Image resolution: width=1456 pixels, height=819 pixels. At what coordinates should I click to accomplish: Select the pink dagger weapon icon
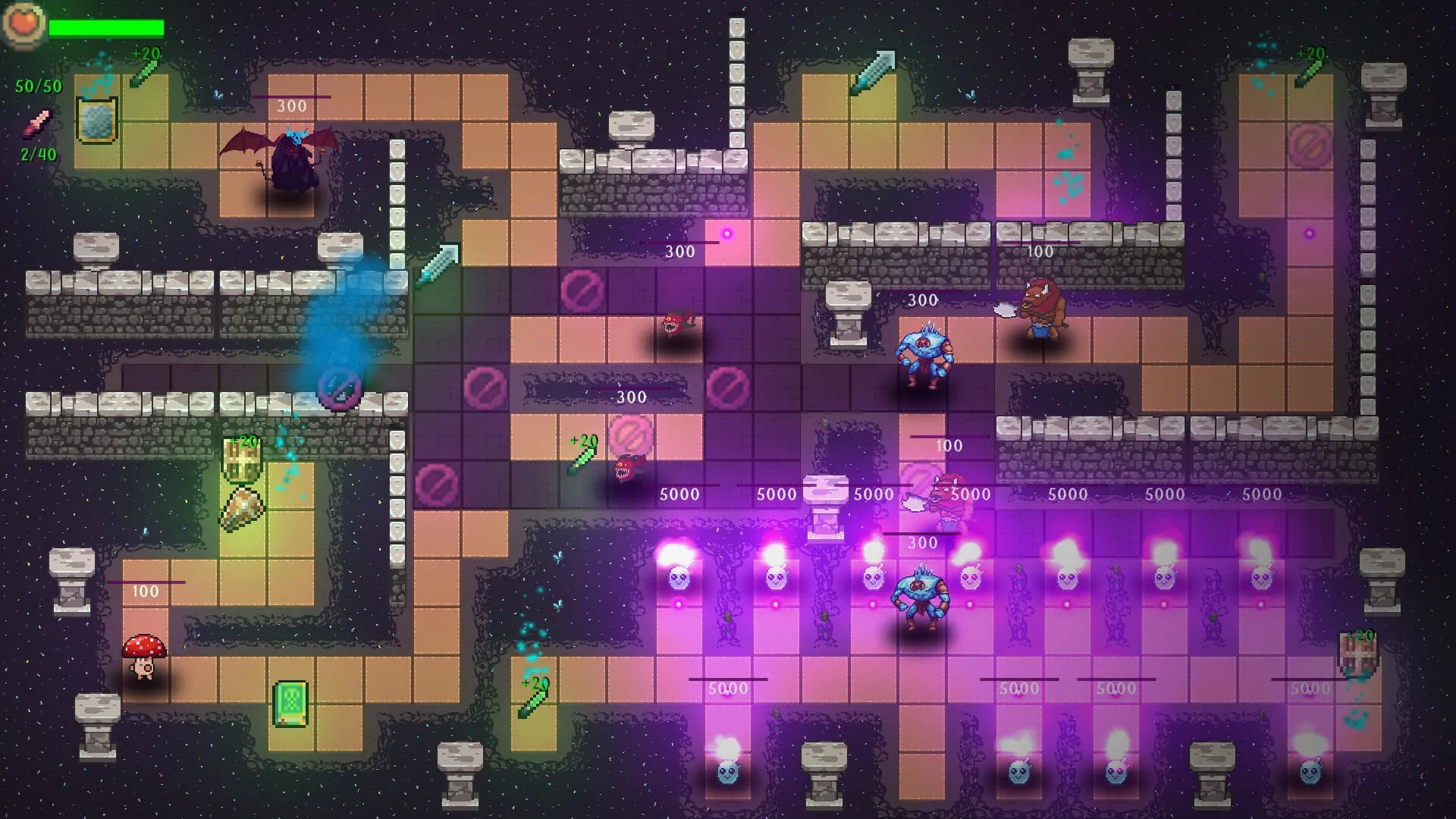[x=36, y=124]
